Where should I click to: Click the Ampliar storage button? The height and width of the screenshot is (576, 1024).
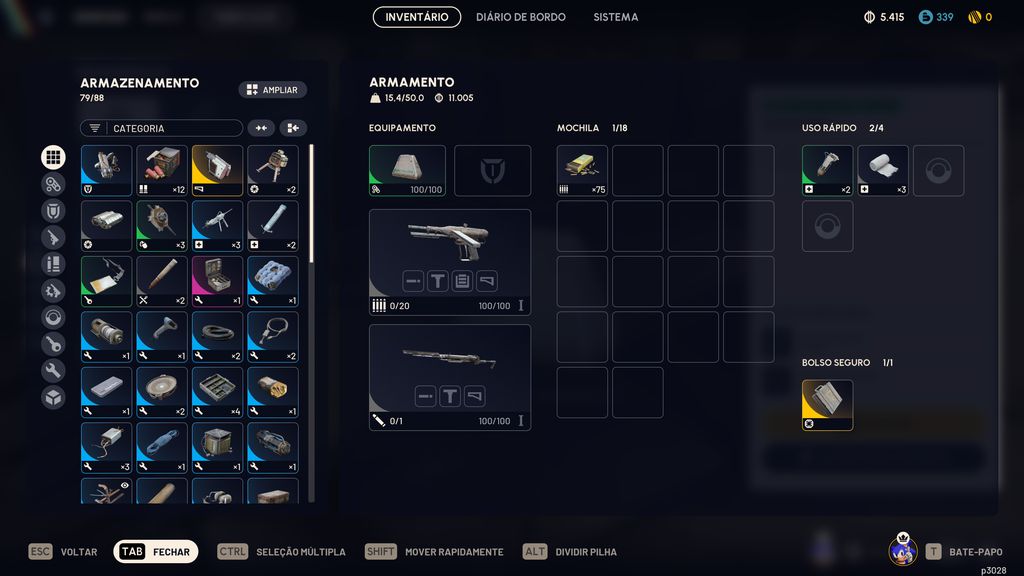pos(272,90)
